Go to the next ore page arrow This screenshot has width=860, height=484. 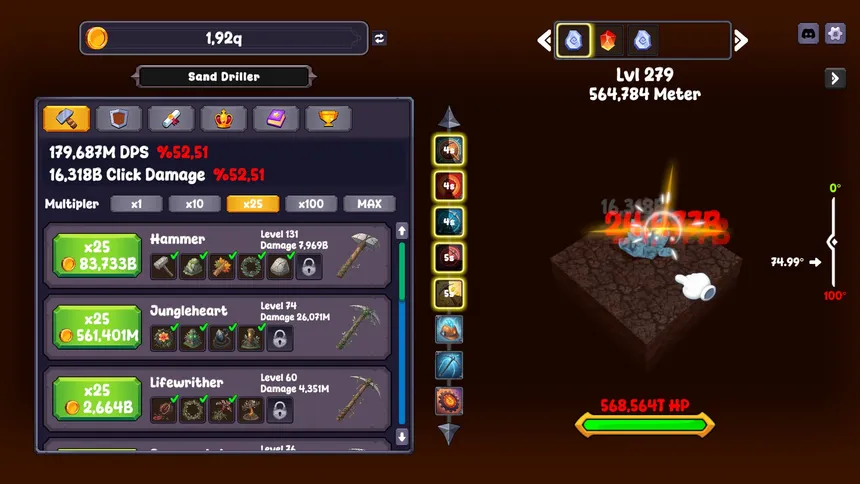tap(741, 40)
